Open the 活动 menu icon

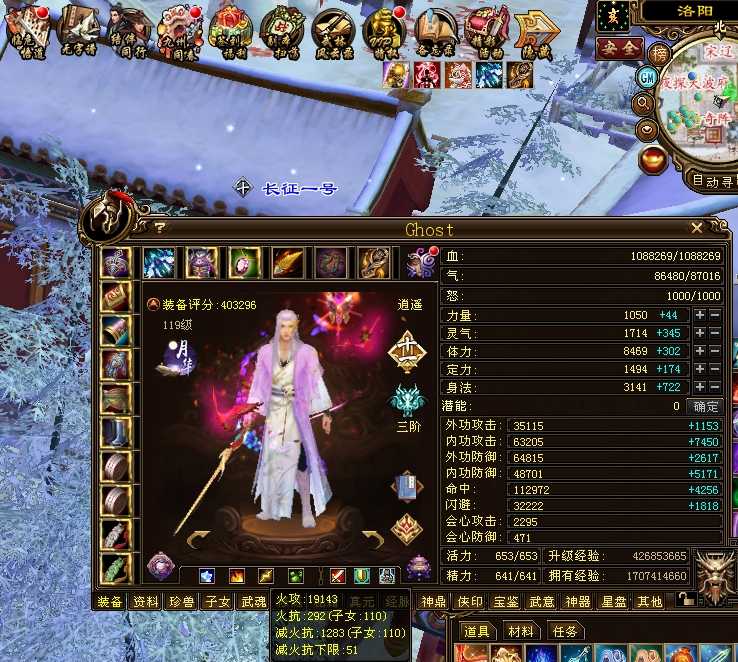click(488, 28)
